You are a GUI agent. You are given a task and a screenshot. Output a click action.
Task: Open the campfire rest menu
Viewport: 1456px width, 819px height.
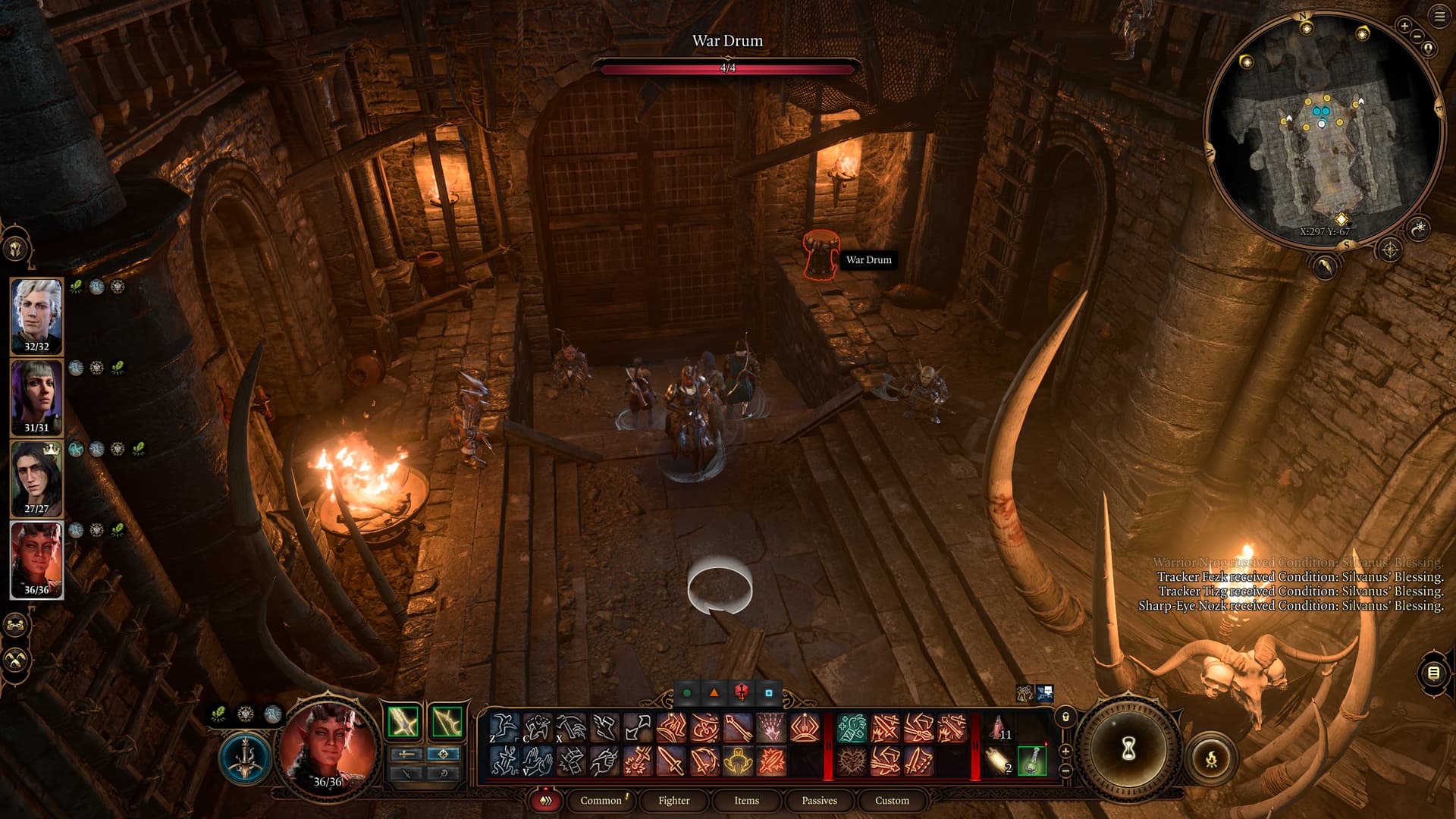pyautogui.click(x=1211, y=758)
